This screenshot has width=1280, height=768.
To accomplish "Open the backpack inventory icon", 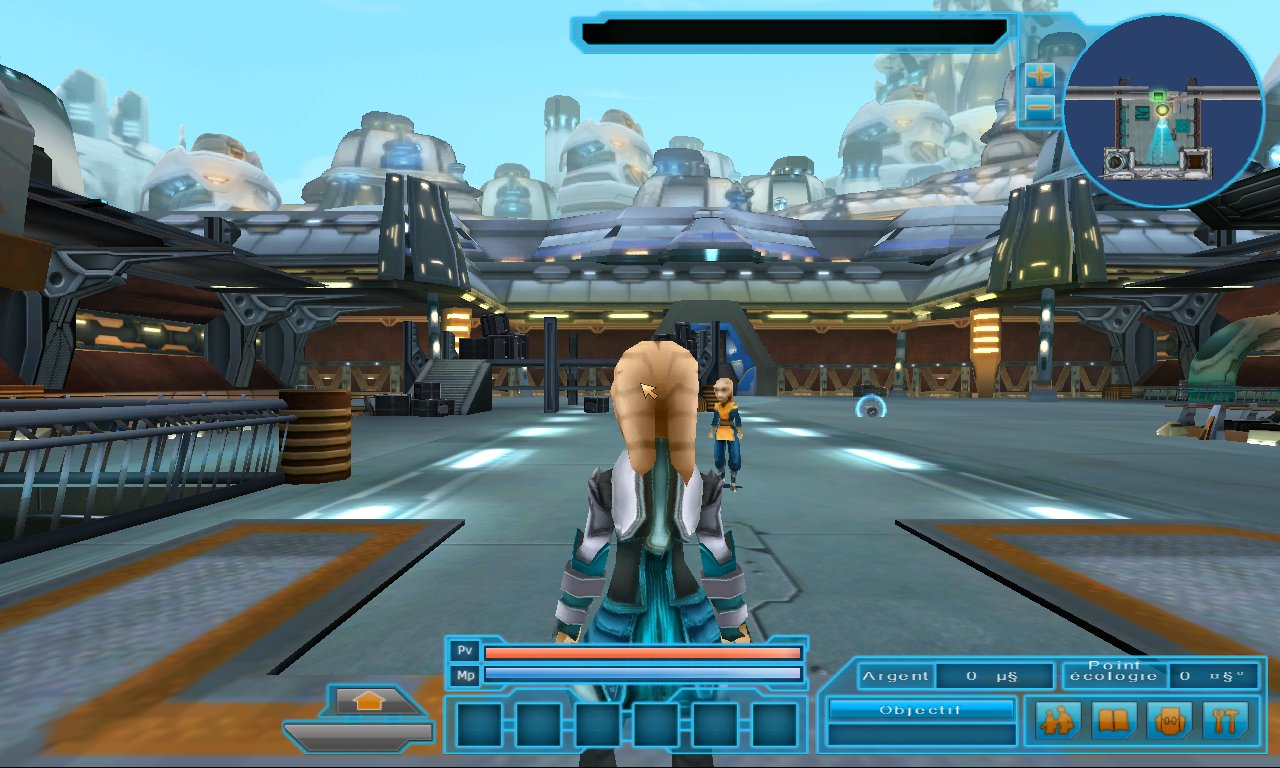I will pos(1169,720).
